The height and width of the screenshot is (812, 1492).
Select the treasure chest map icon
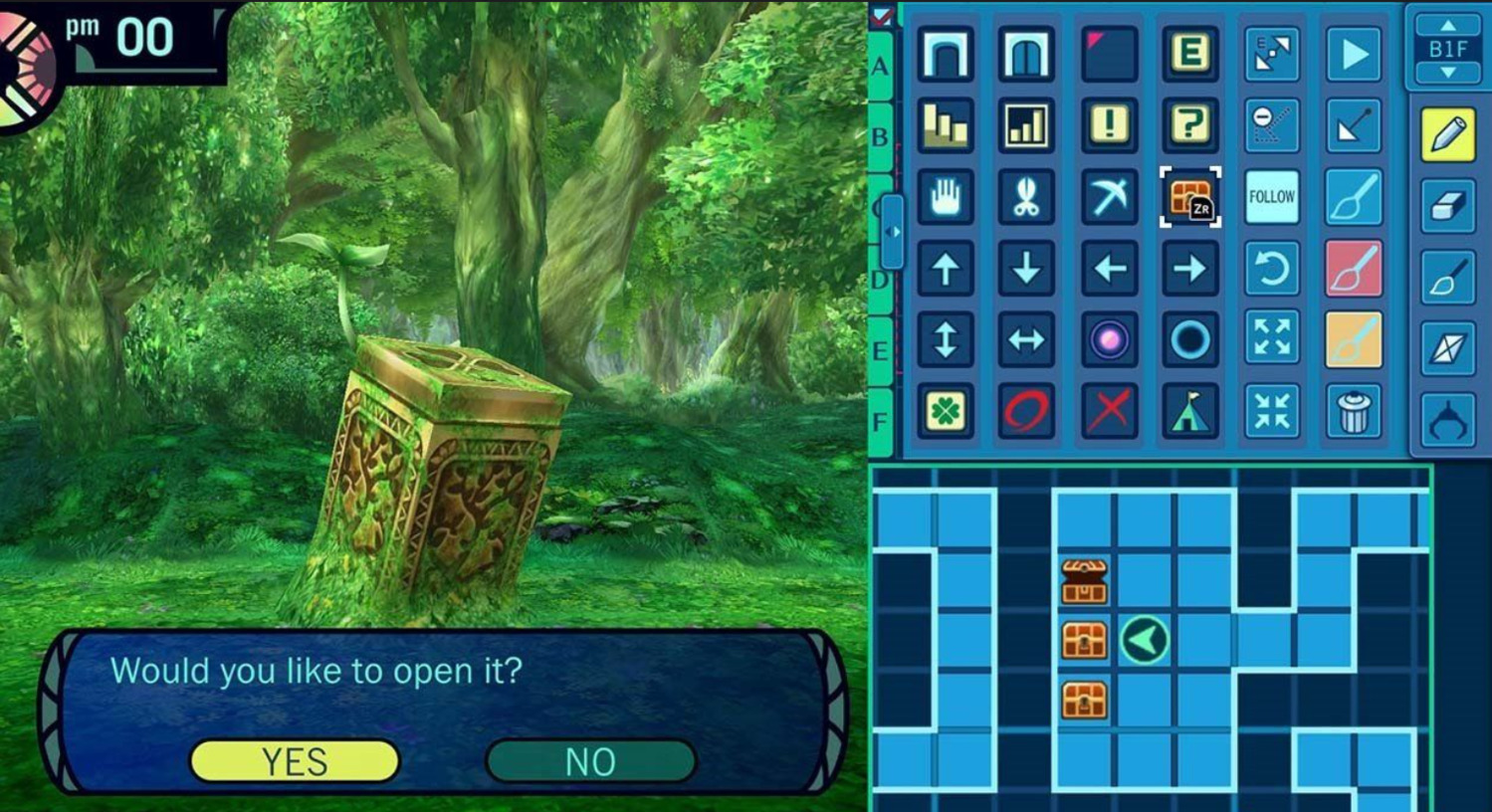[1189, 197]
